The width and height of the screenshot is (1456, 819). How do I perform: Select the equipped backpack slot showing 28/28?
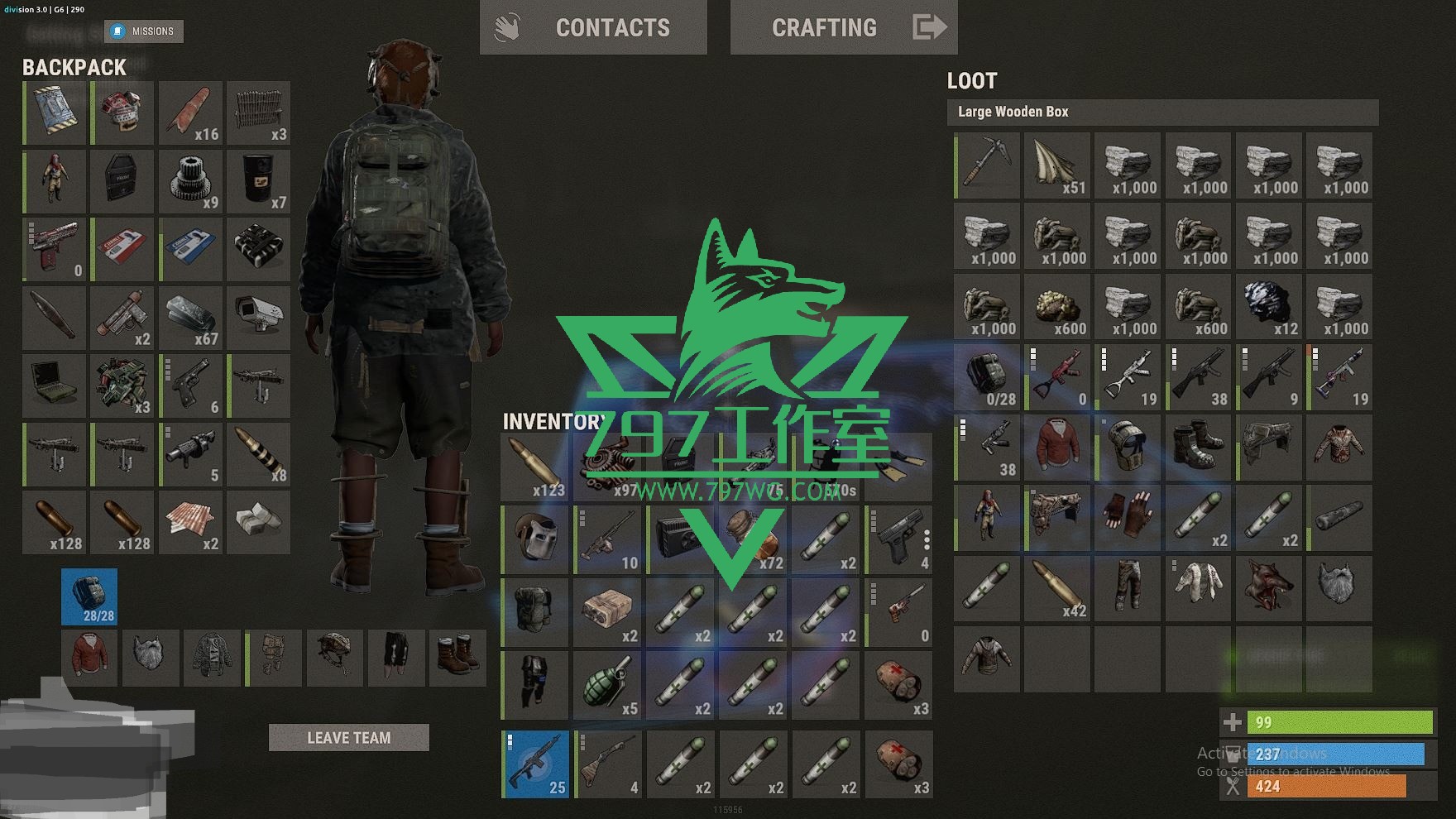pyautogui.click(x=89, y=596)
